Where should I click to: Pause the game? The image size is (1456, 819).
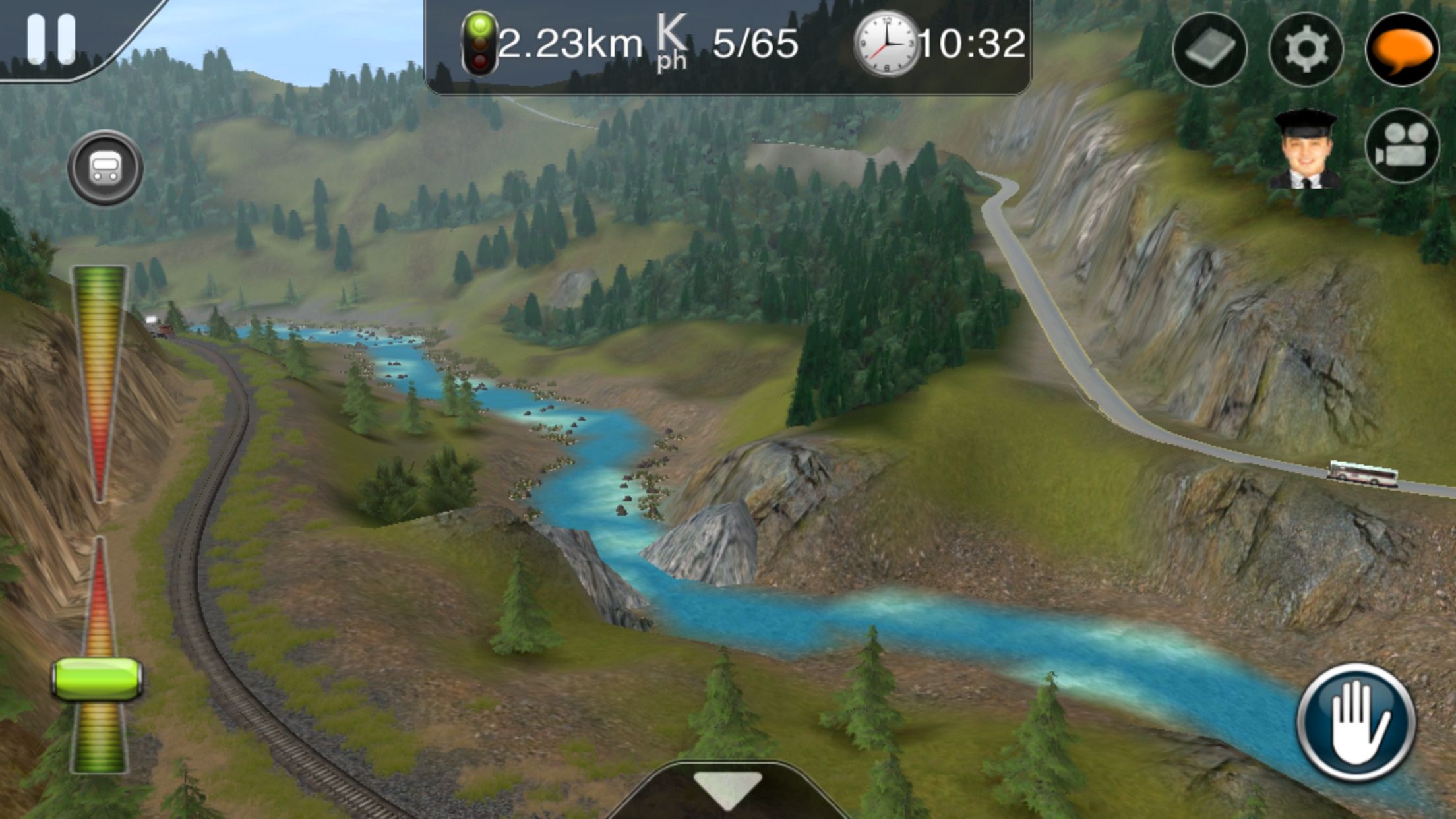click(x=51, y=39)
